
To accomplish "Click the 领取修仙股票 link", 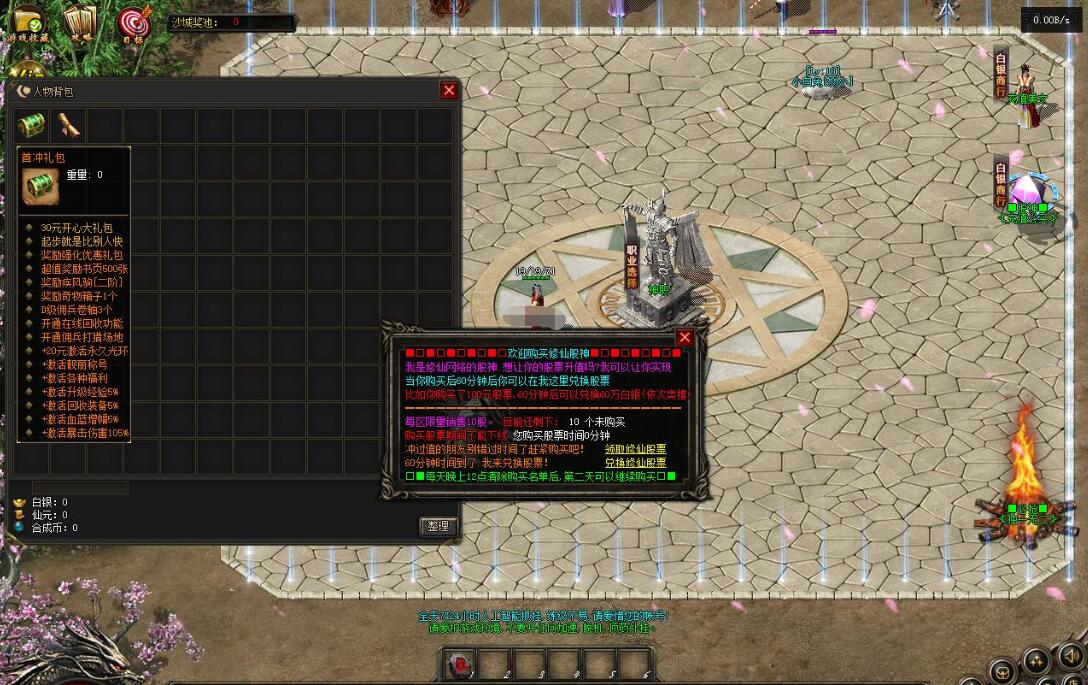I will coord(635,449).
